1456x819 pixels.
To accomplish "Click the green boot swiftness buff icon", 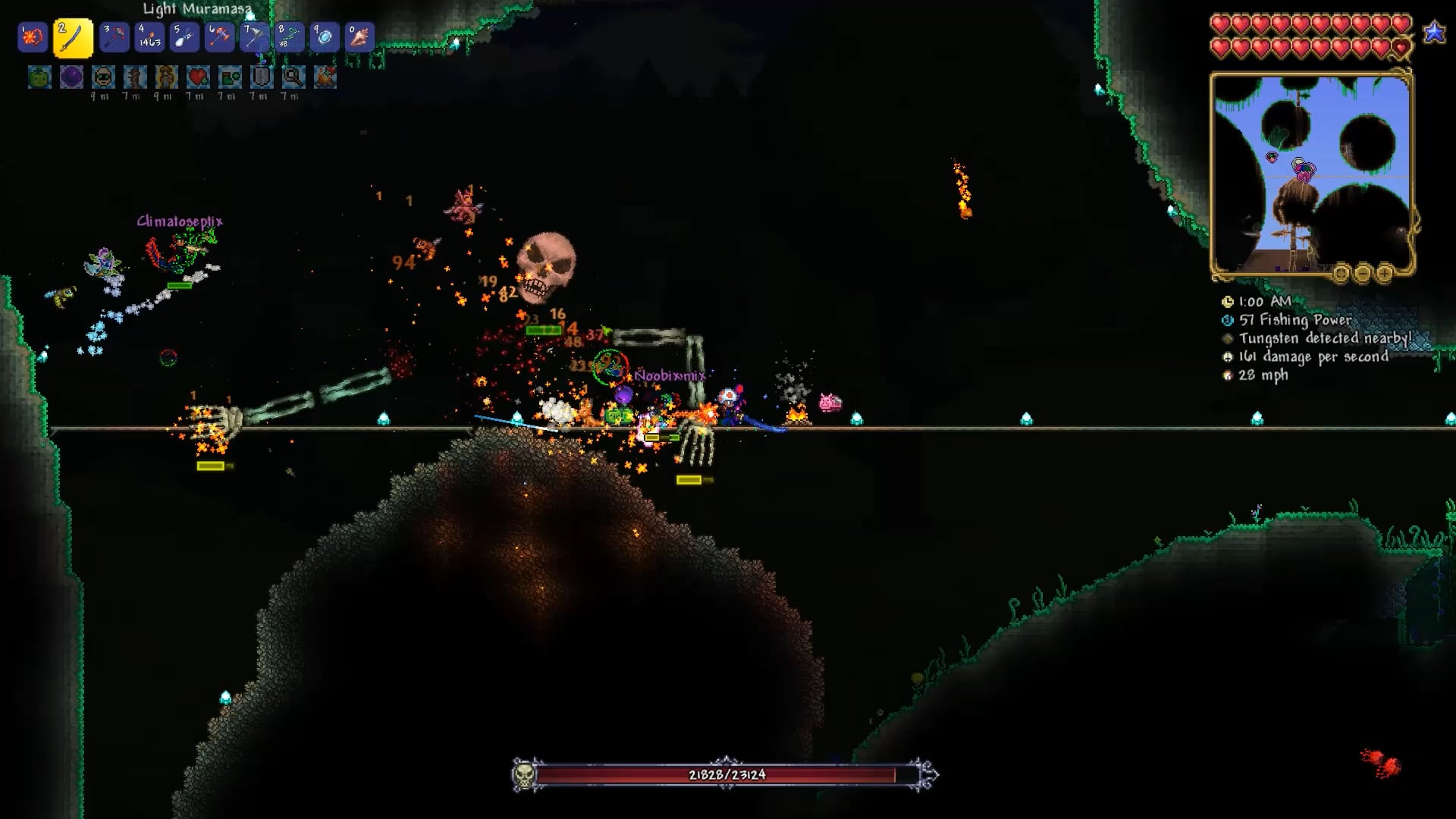I will (230, 77).
